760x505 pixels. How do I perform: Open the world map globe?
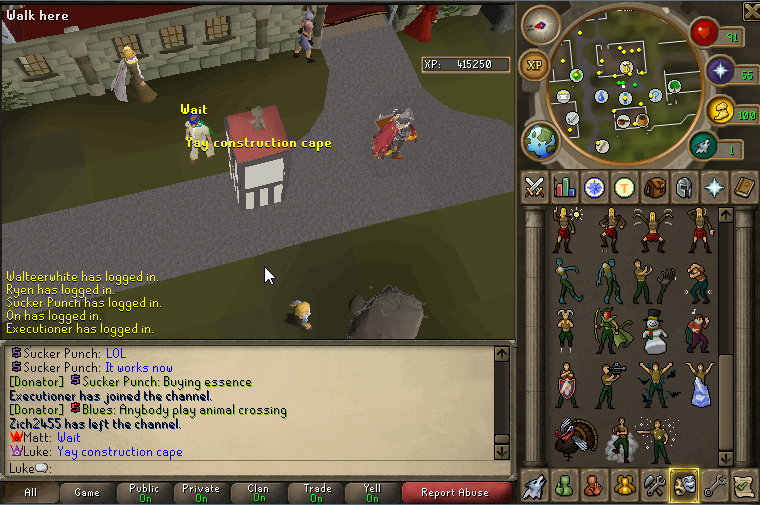click(x=541, y=139)
